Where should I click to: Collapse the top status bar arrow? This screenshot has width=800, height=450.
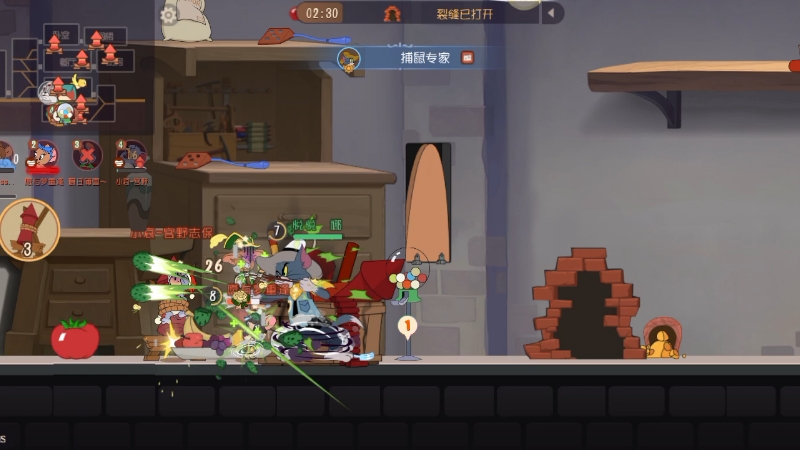pos(551,13)
